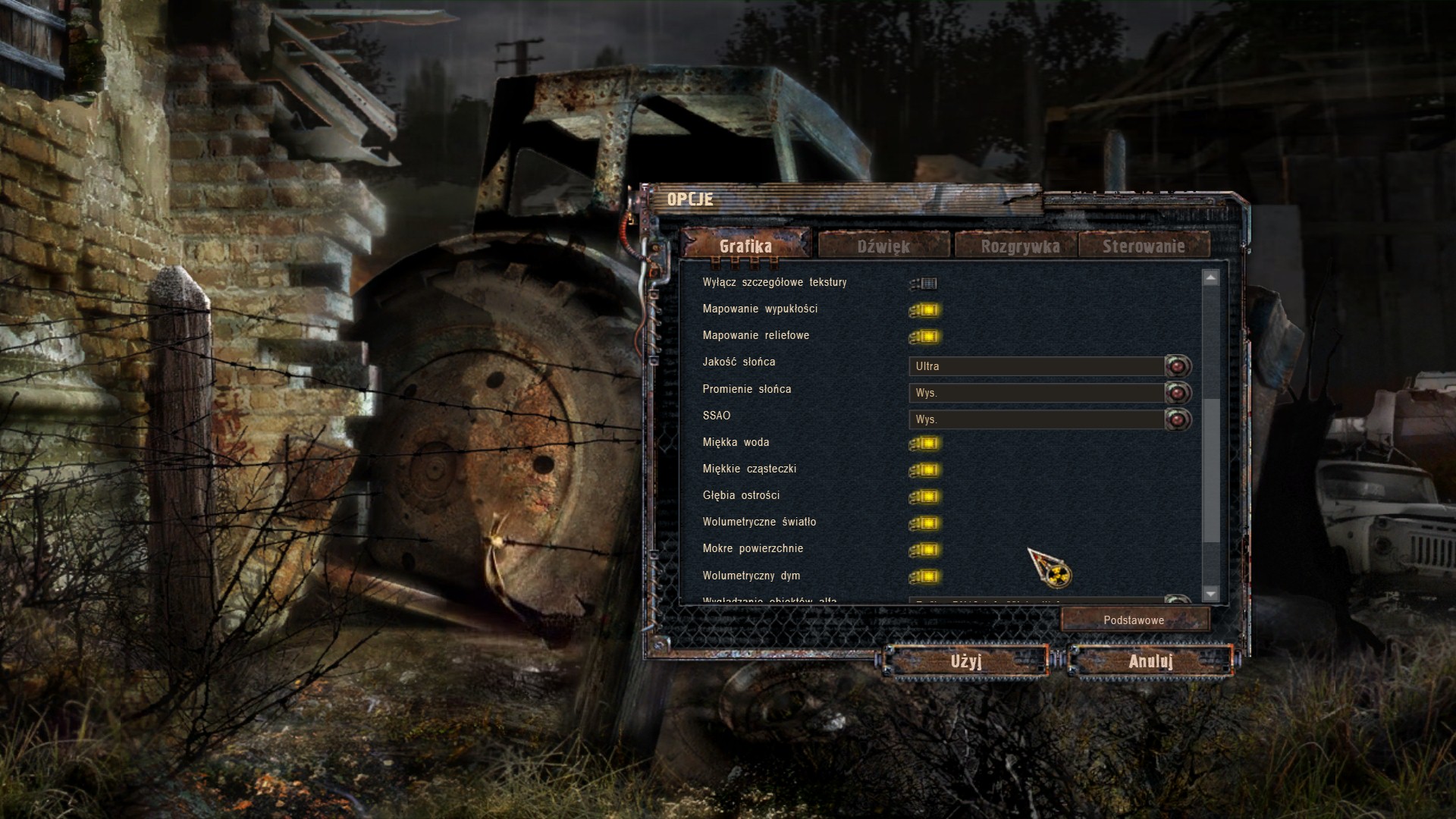Turn off Miękkie cząsteczki
The height and width of the screenshot is (819, 1456).
[x=926, y=470]
